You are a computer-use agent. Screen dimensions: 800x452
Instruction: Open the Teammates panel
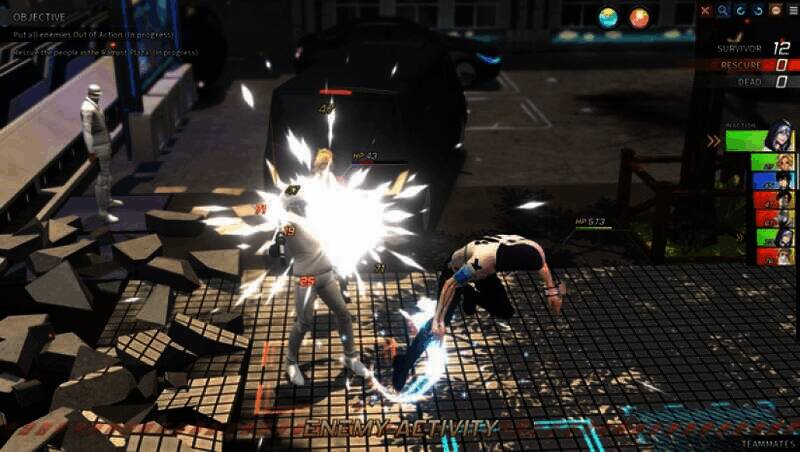(768, 443)
